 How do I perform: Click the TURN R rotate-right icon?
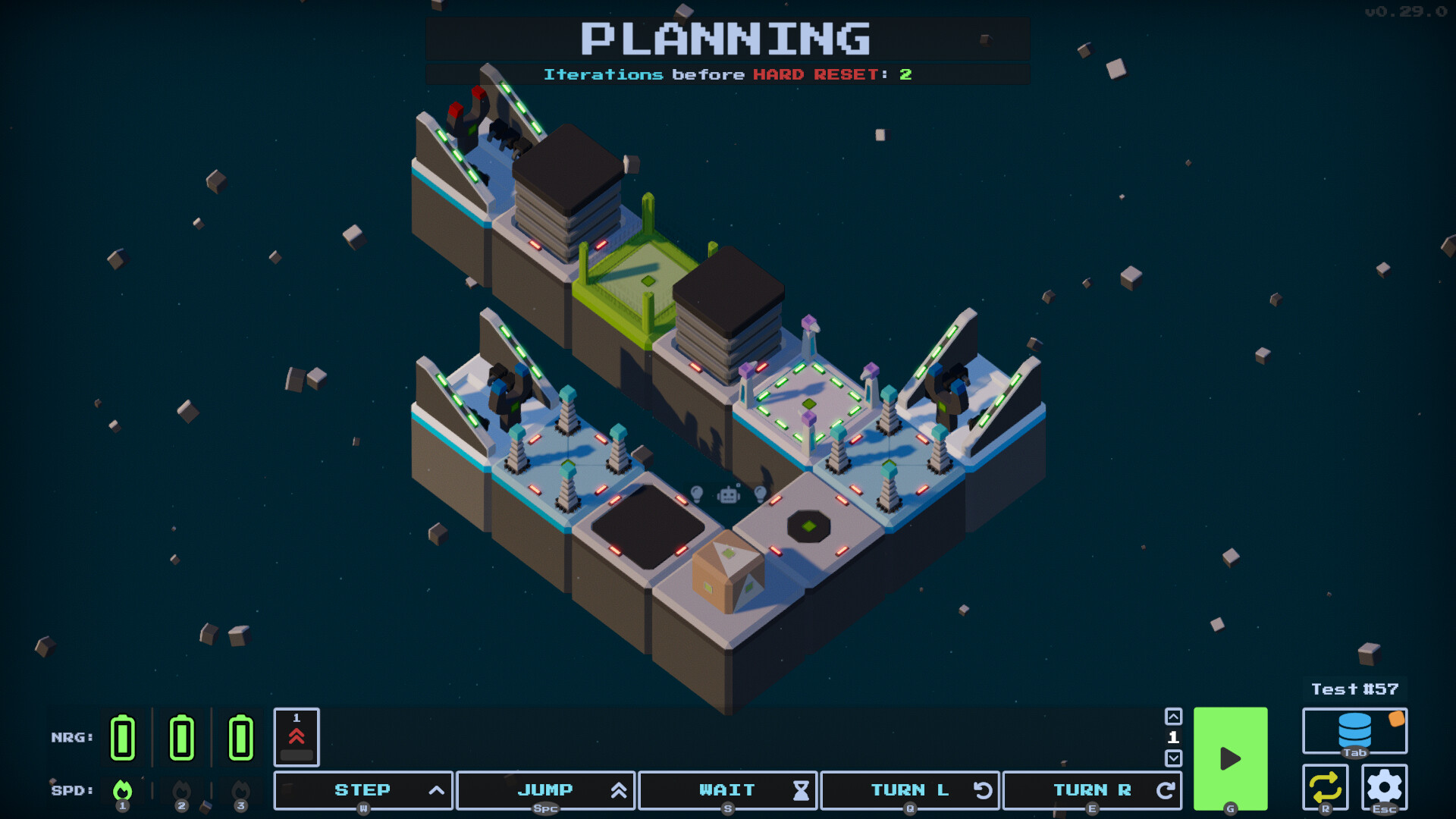1166,790
